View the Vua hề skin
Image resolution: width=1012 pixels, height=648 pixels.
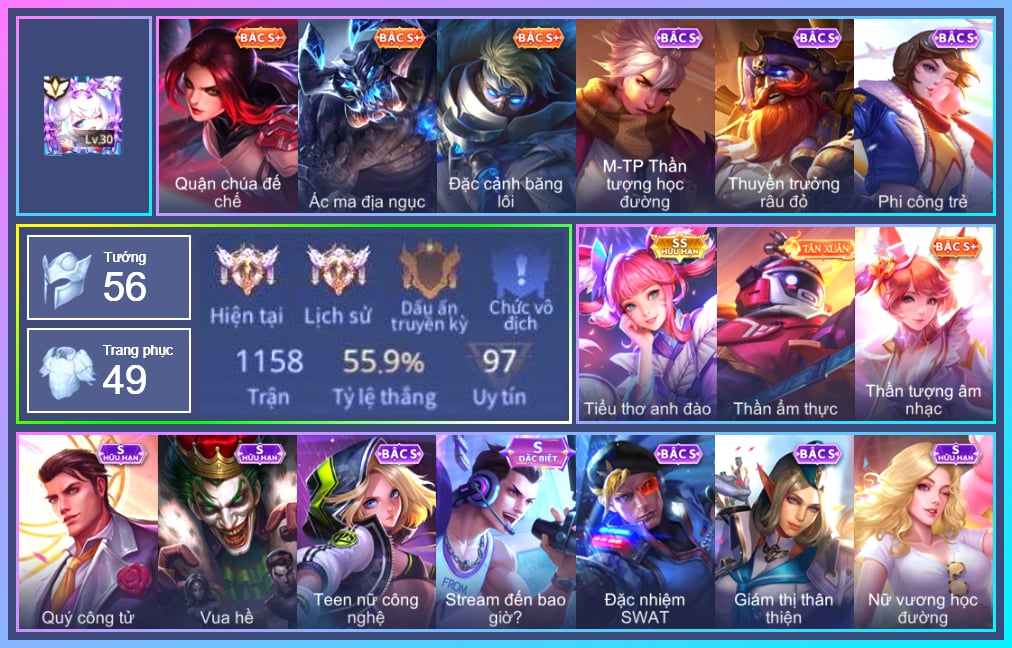point(227,531)
